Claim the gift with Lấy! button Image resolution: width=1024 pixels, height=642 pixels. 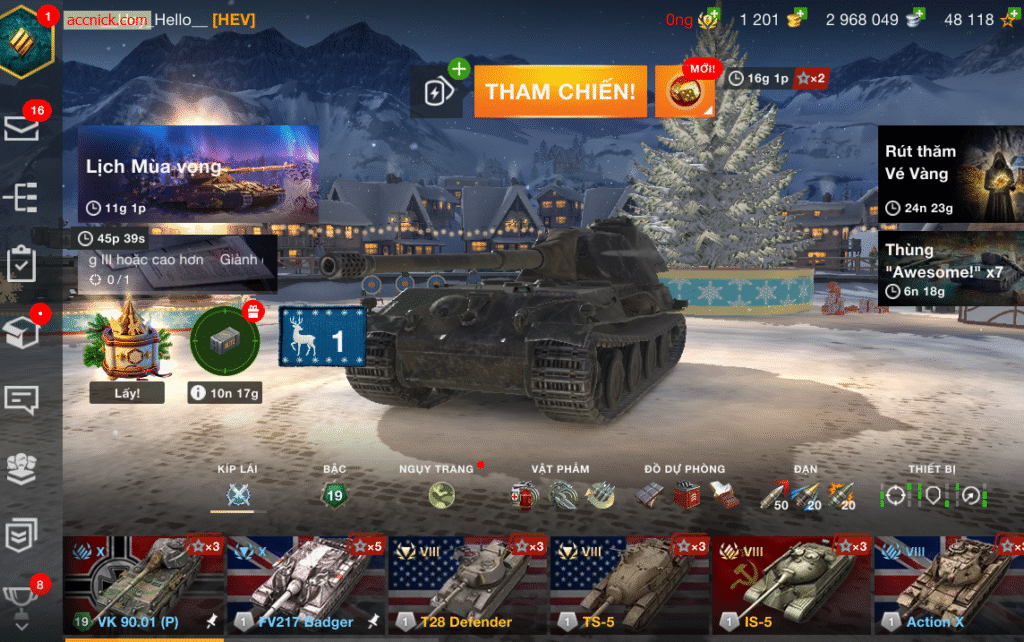pos(127,393)
